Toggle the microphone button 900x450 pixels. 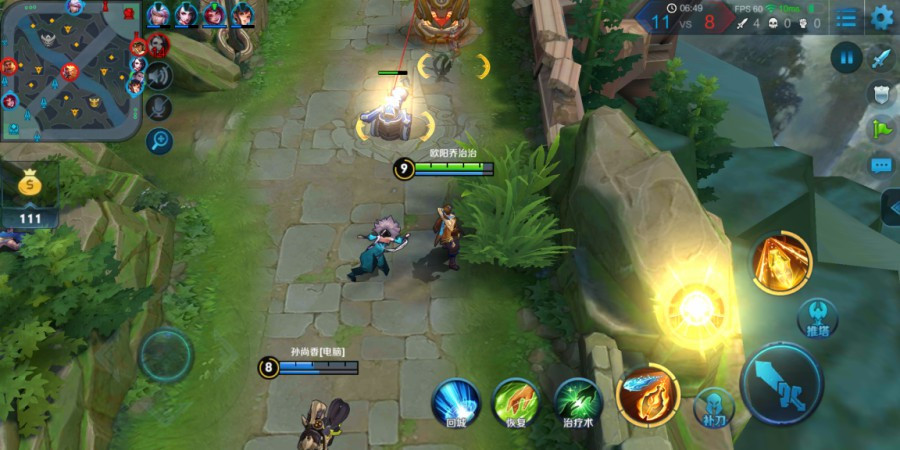159,108
